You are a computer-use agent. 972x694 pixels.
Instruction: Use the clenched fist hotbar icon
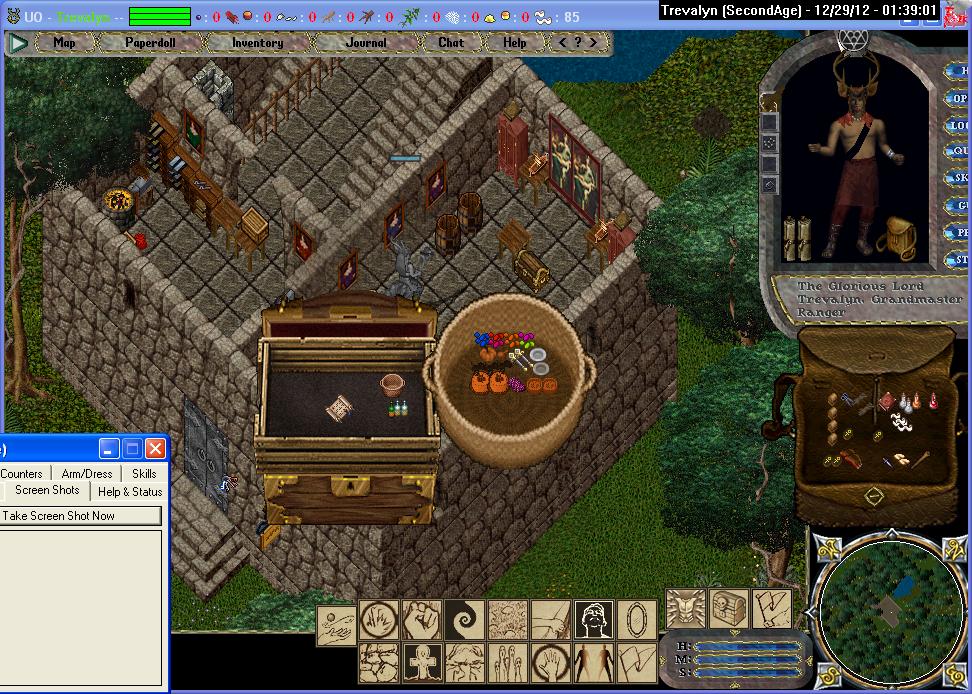click(421, 620)
